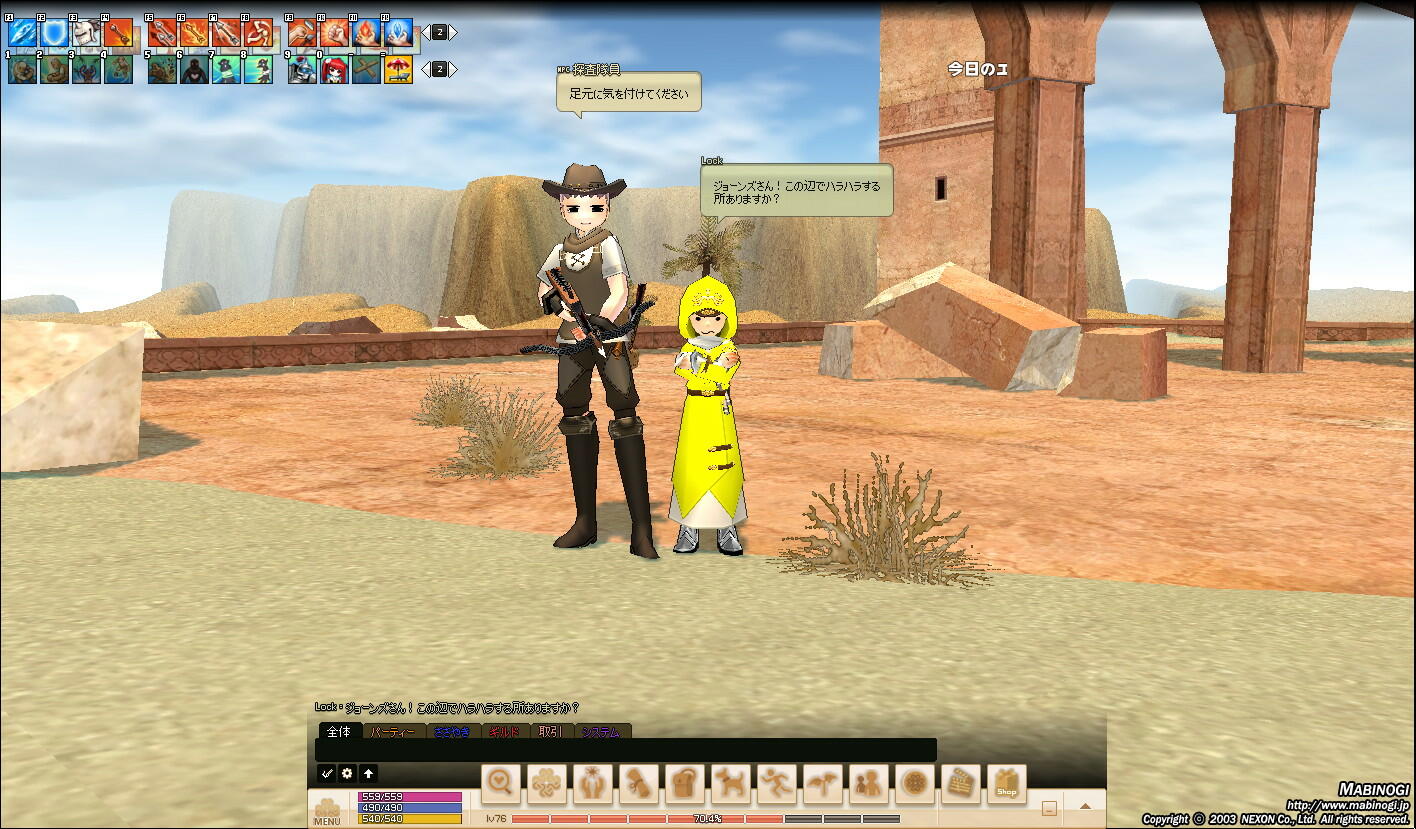
Task: Open the running figure action icon
Action: [777, 784]
